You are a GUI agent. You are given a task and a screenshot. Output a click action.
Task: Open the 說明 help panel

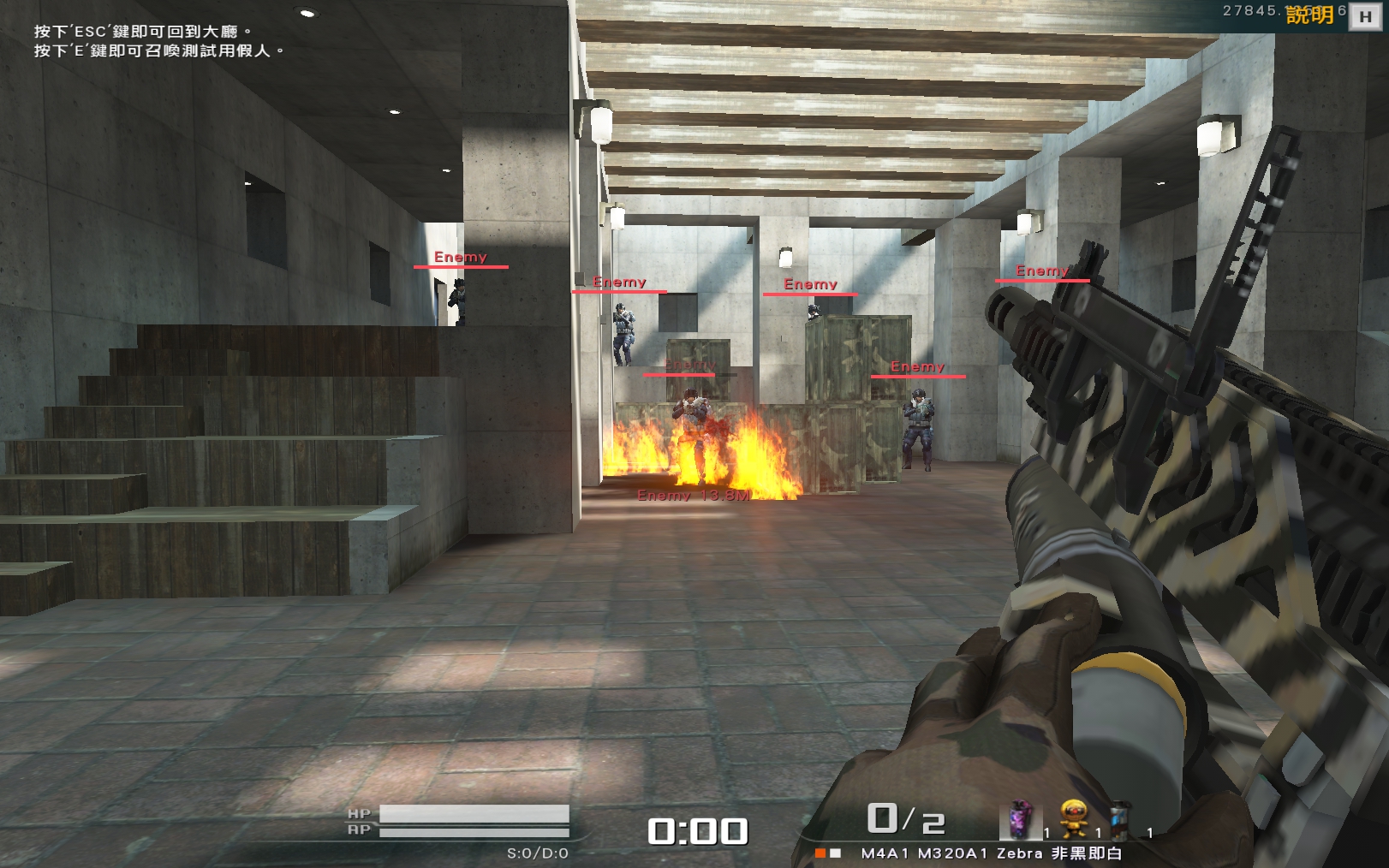pos(1309,15)
